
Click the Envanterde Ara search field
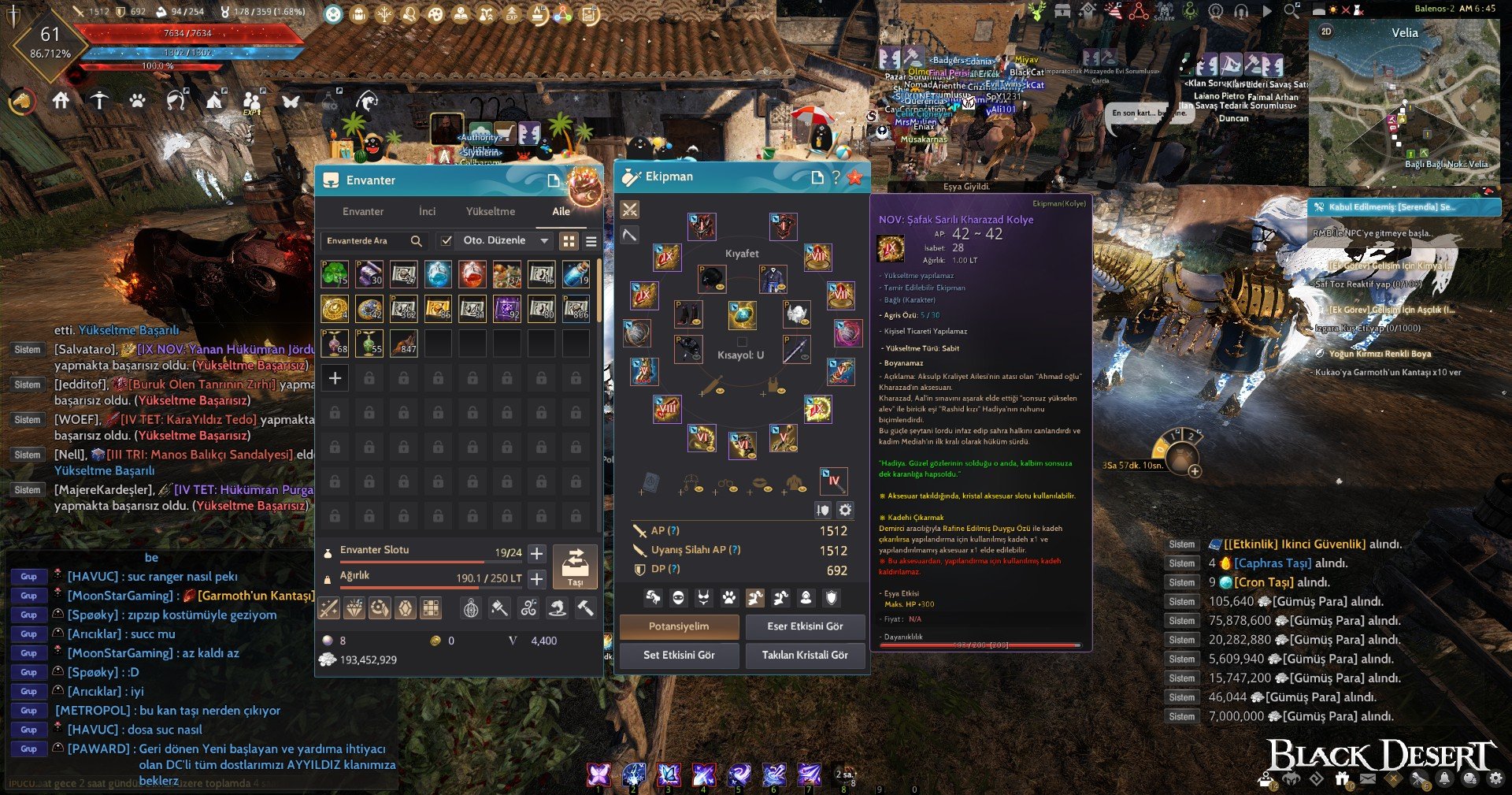coord(367,240)
